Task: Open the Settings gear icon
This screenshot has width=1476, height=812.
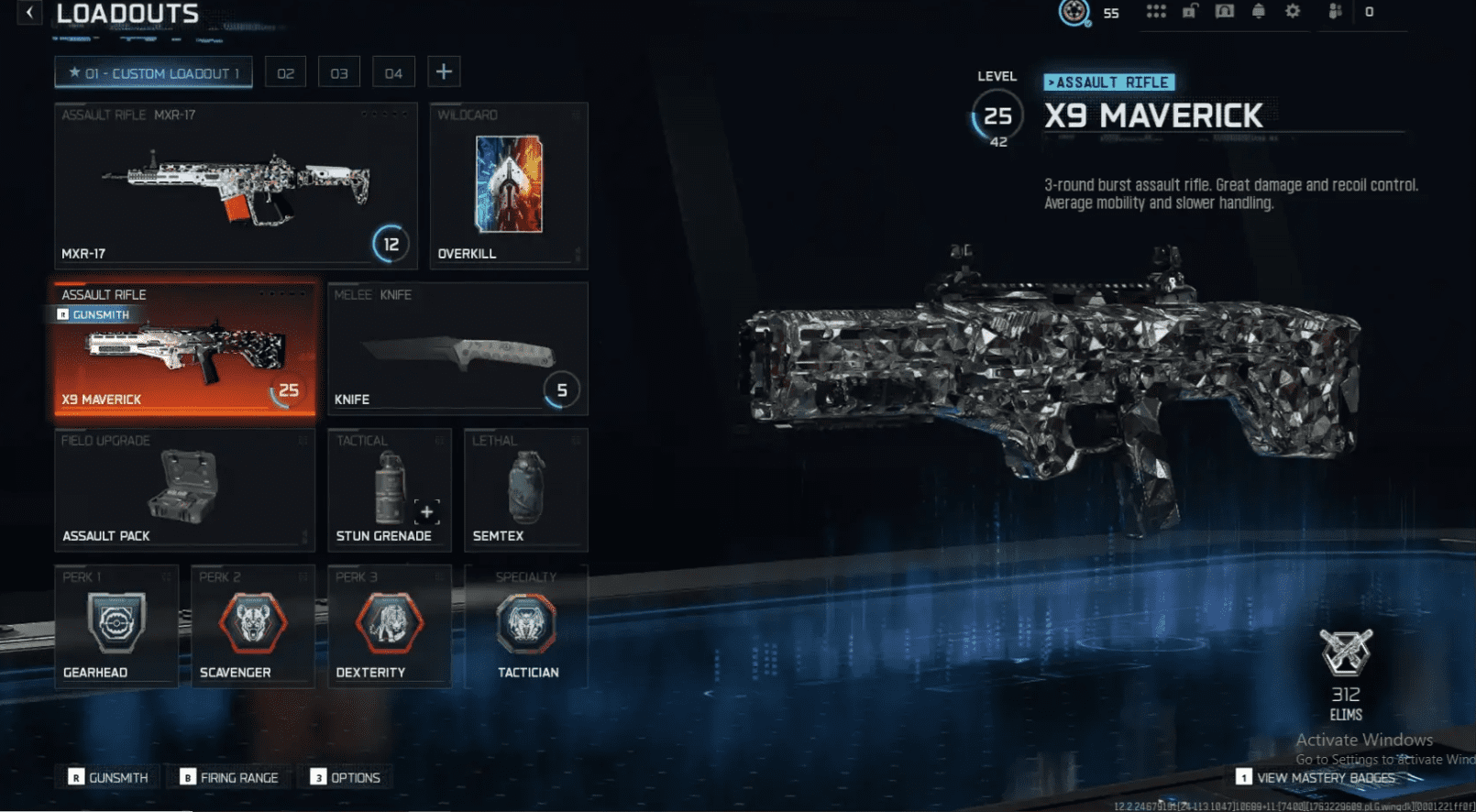Action: tap(1293, 12)
